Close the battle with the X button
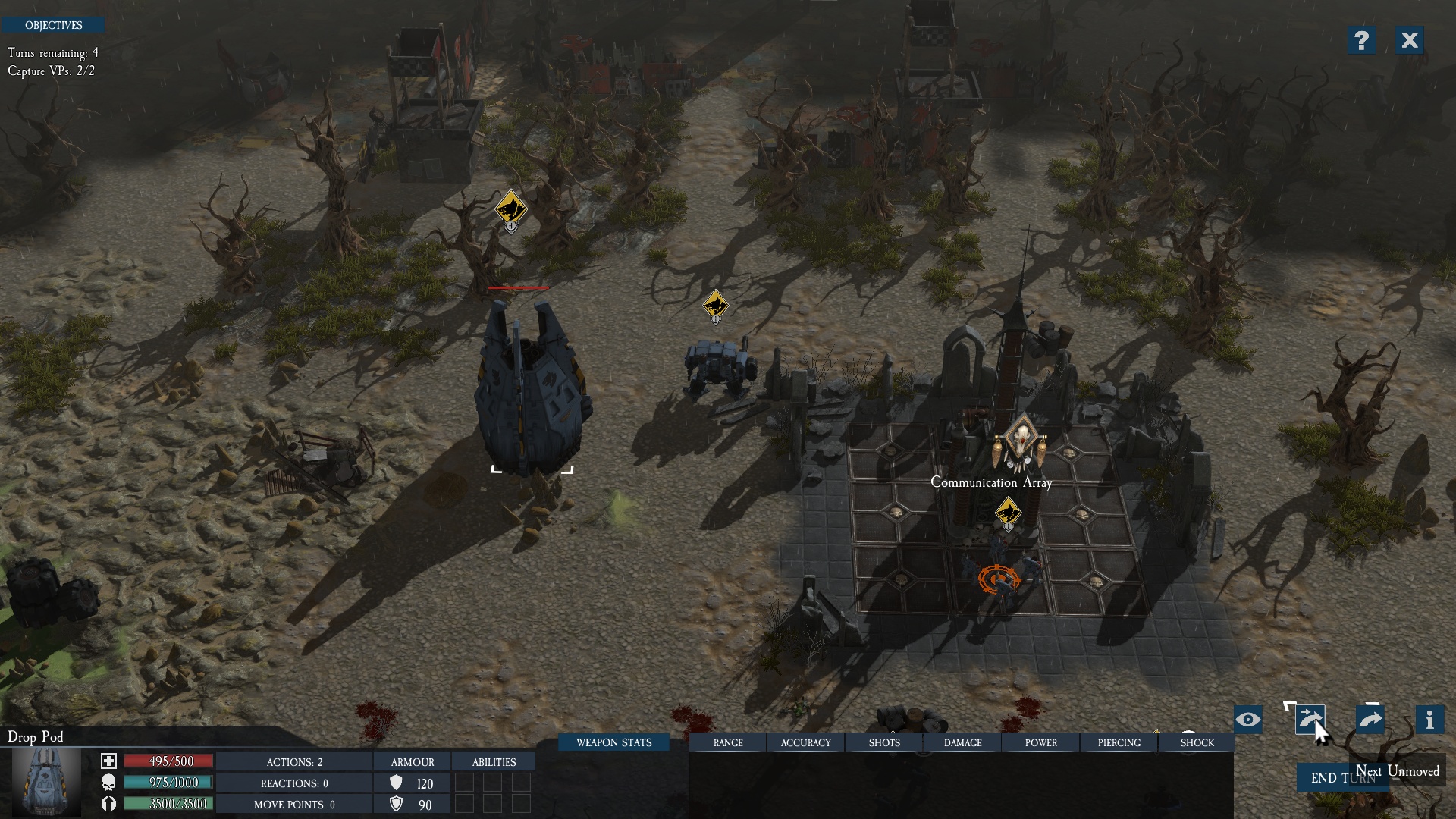 [1409, 40]
